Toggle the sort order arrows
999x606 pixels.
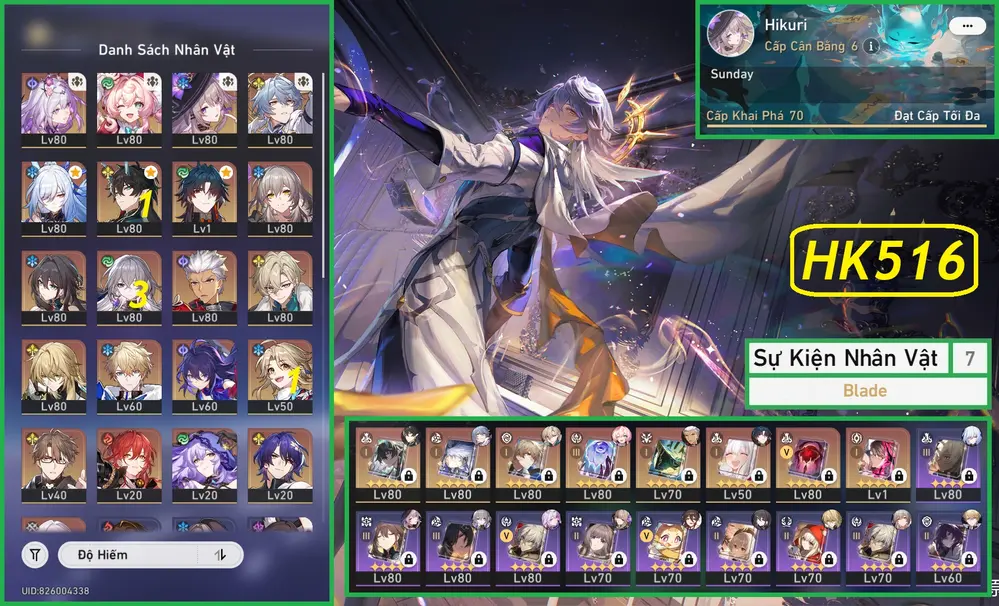(x=220, y=555)
